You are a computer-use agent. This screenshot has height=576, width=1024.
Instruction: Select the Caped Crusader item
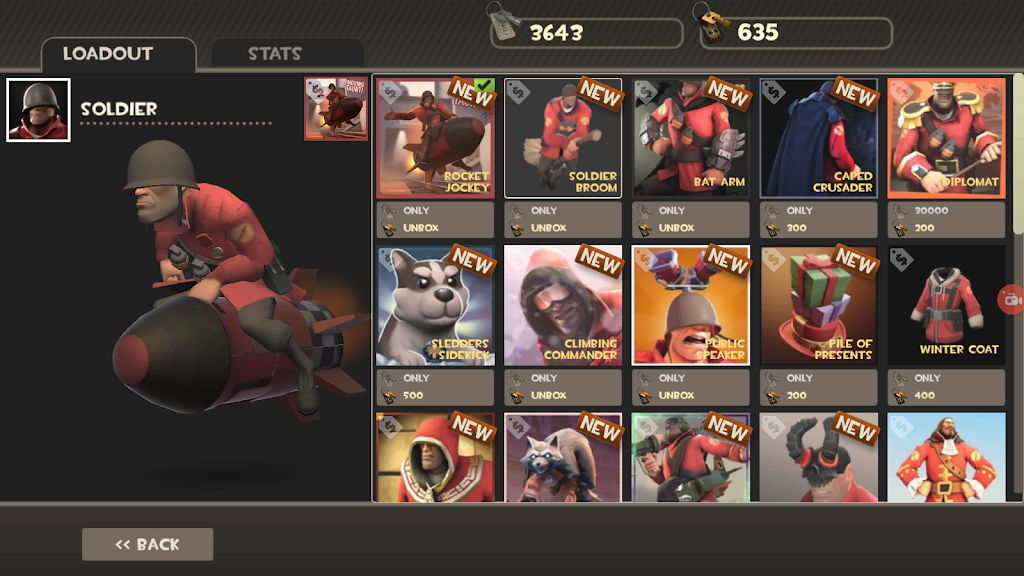pos(819,138)
